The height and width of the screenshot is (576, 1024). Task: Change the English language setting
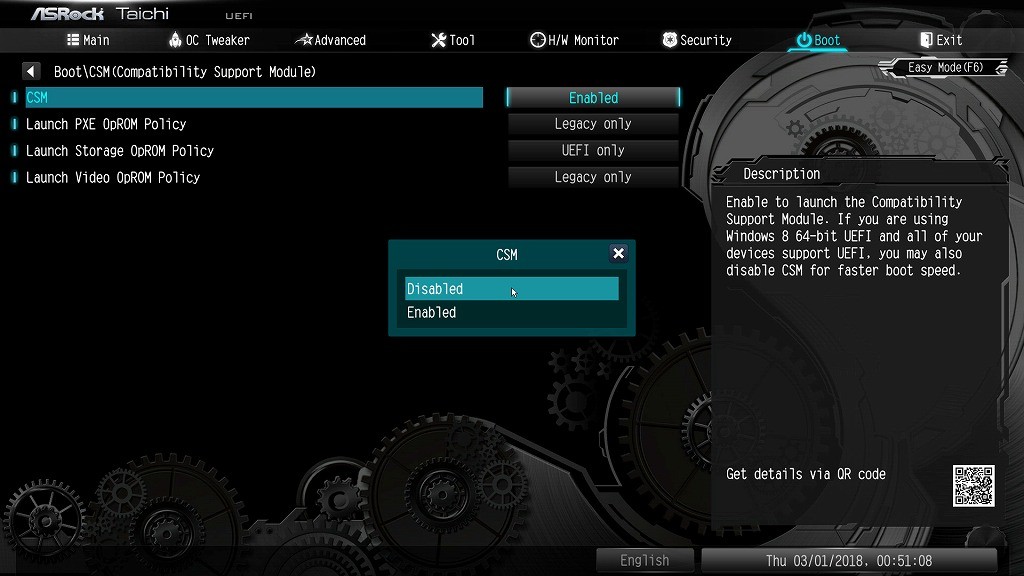coord(644,561)
